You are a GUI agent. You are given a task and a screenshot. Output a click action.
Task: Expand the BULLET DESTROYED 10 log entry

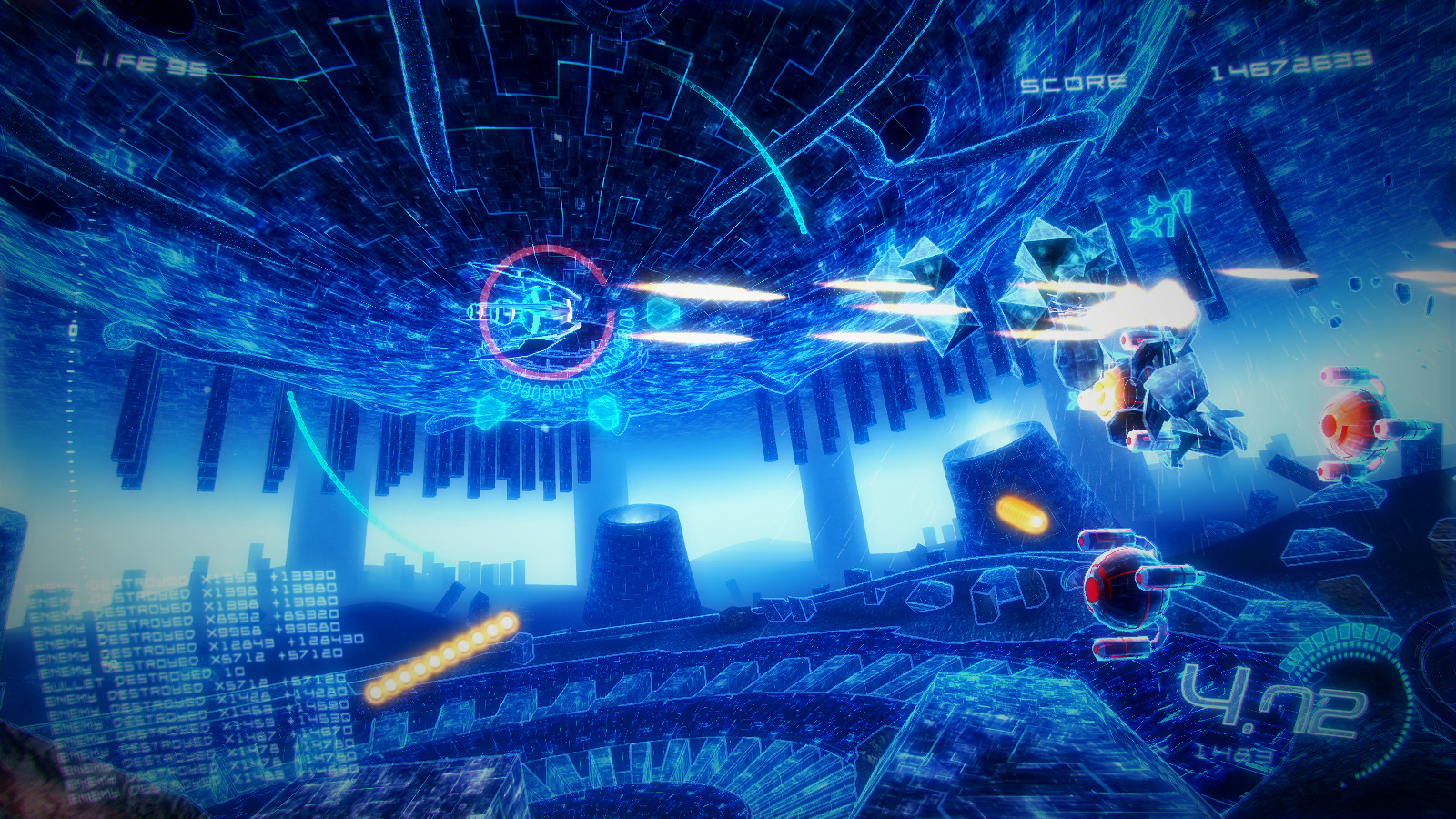click(x=141, y=681)
